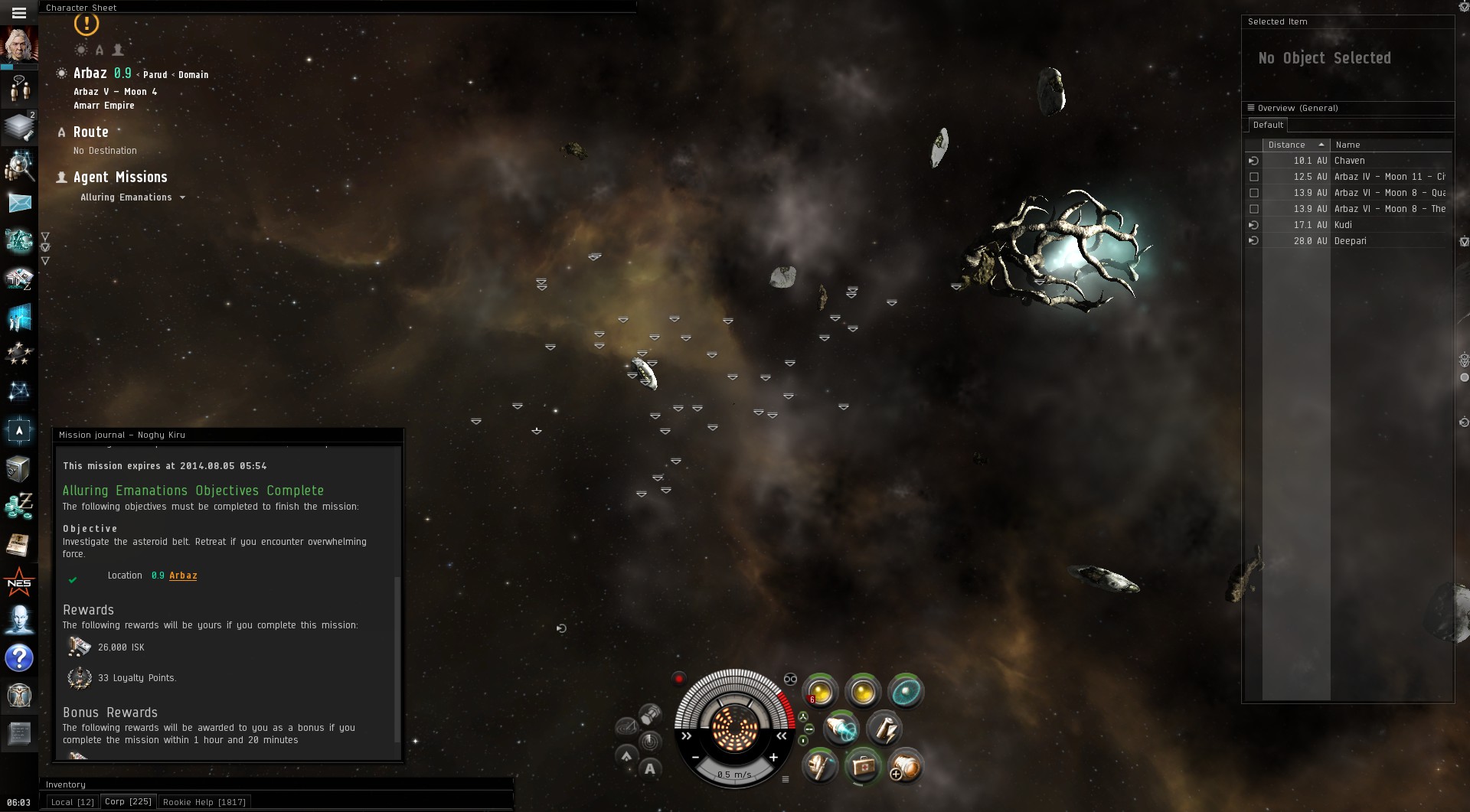Activate the battery lightning module
The height and width of the screenshot is (812, 1470).
pos(884,729)
